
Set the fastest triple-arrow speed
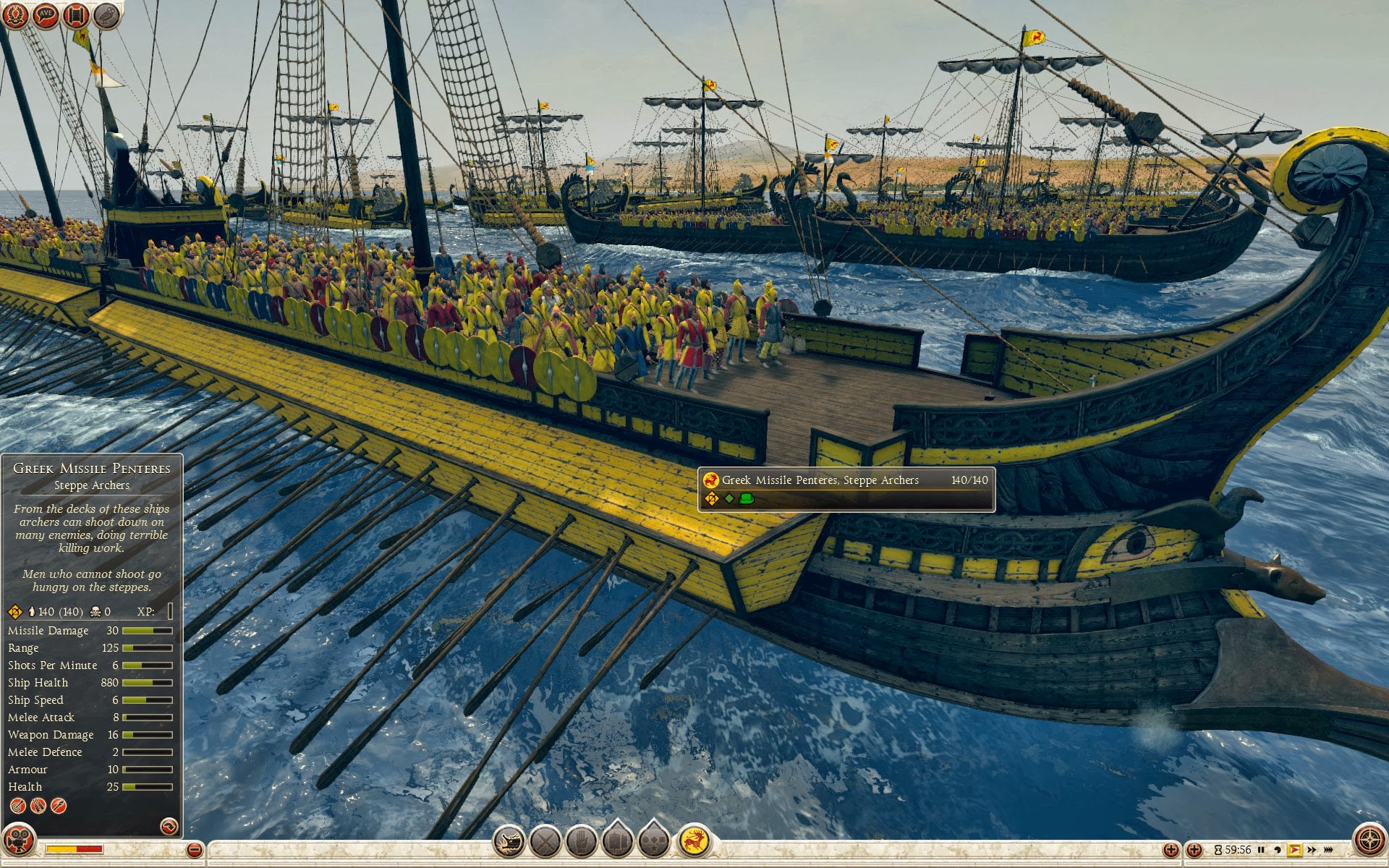point(1328,850)
